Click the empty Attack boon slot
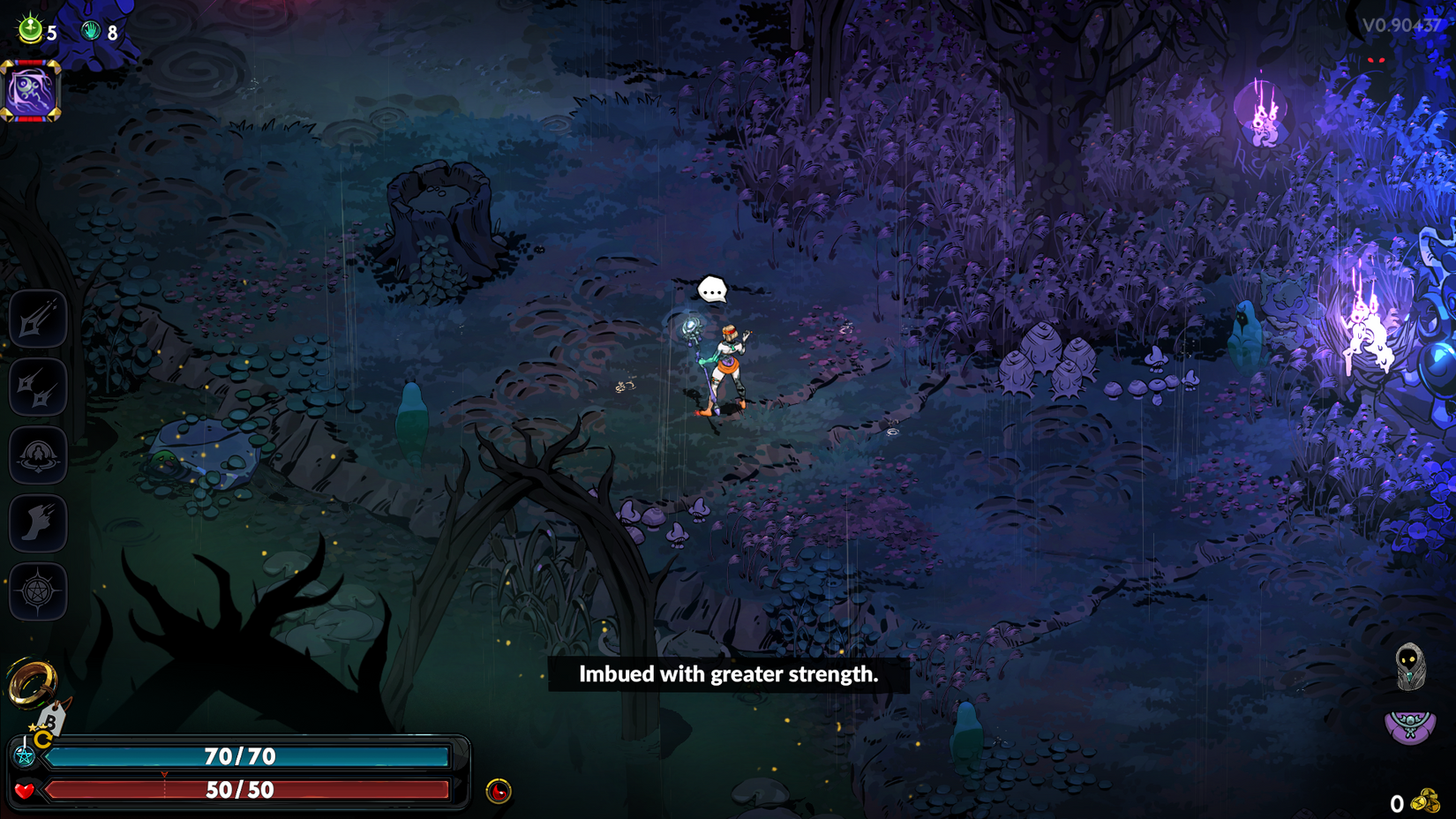This screenshot has width=1456, height=819. [x=38, y=319]
